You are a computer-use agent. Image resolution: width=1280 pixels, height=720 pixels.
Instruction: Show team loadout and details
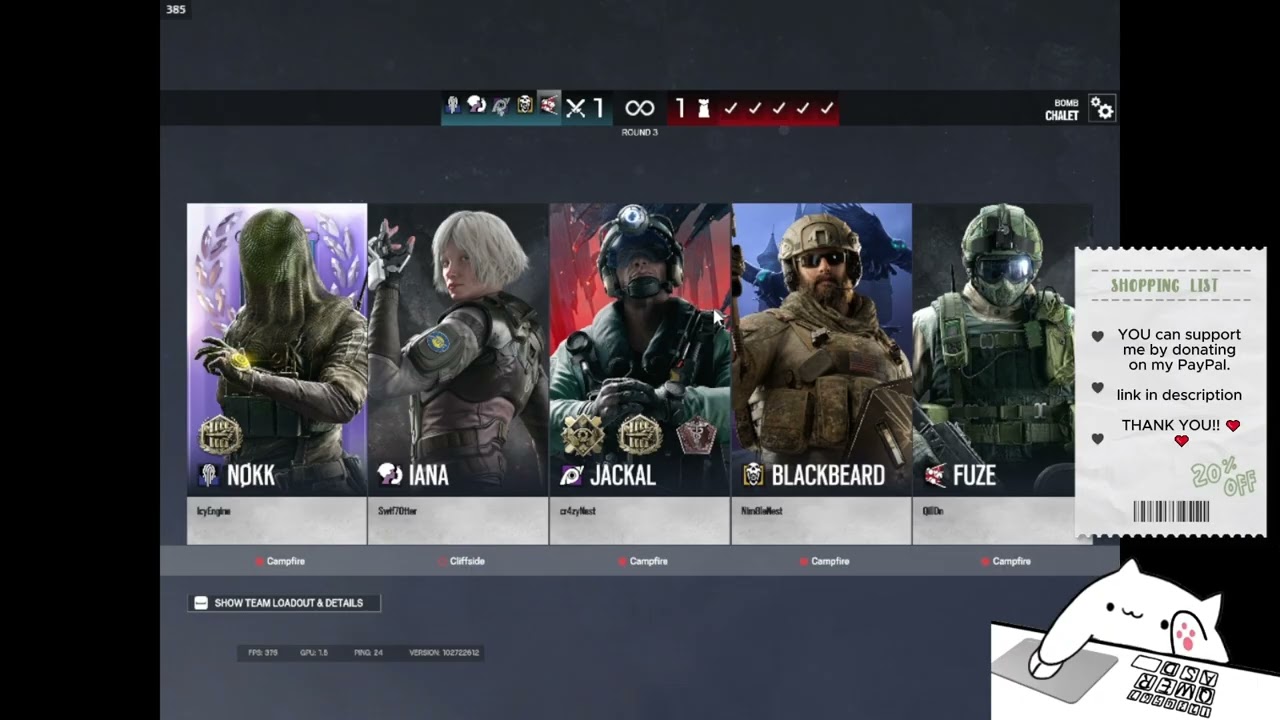coord(284,603)
